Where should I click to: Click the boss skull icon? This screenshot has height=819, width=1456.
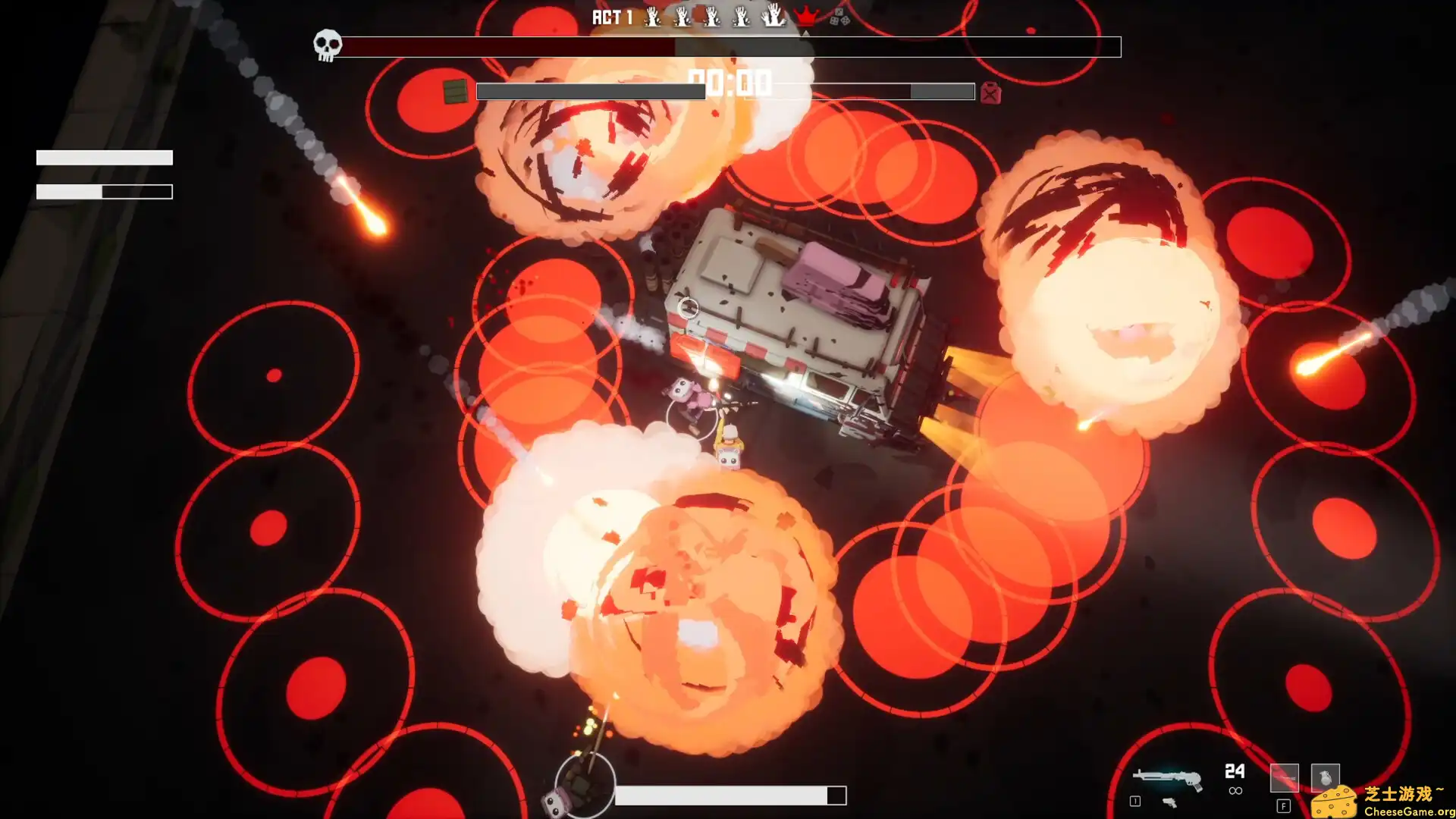click(x=327, y=45)
